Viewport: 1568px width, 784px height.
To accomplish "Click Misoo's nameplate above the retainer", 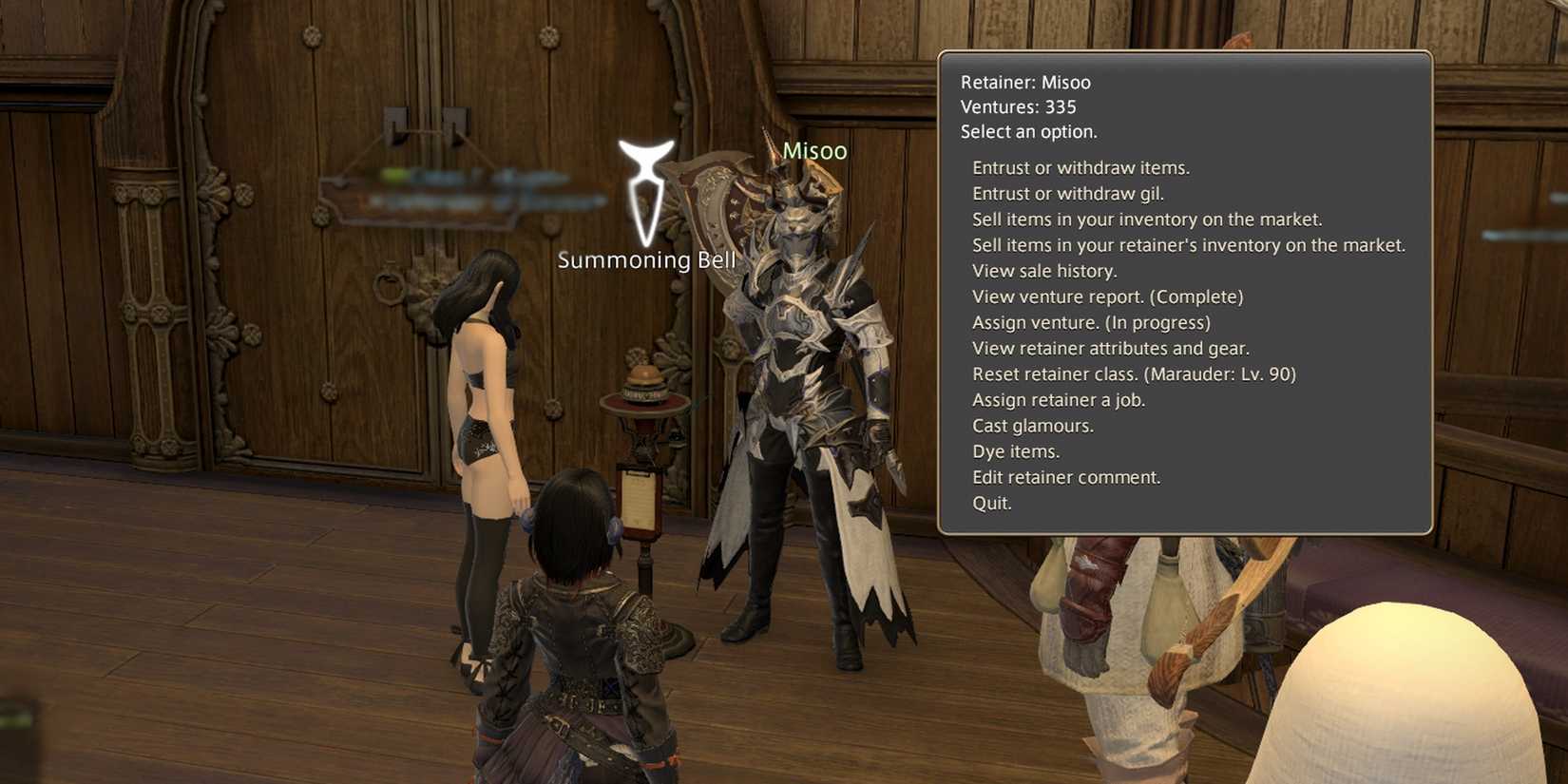I will click(x=815, y=150).
